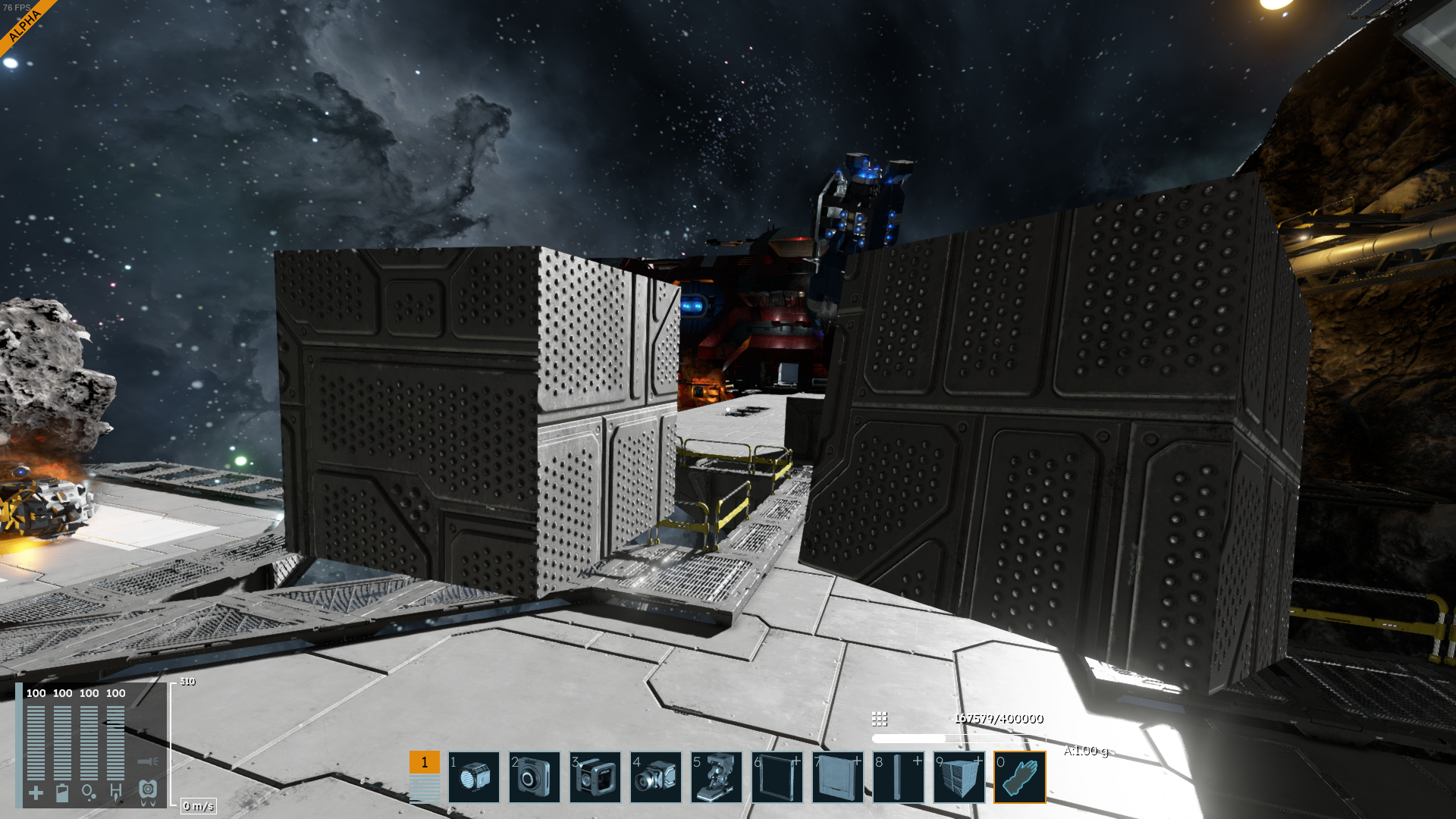Choose the window frame block in slot 6

[777, 777]
